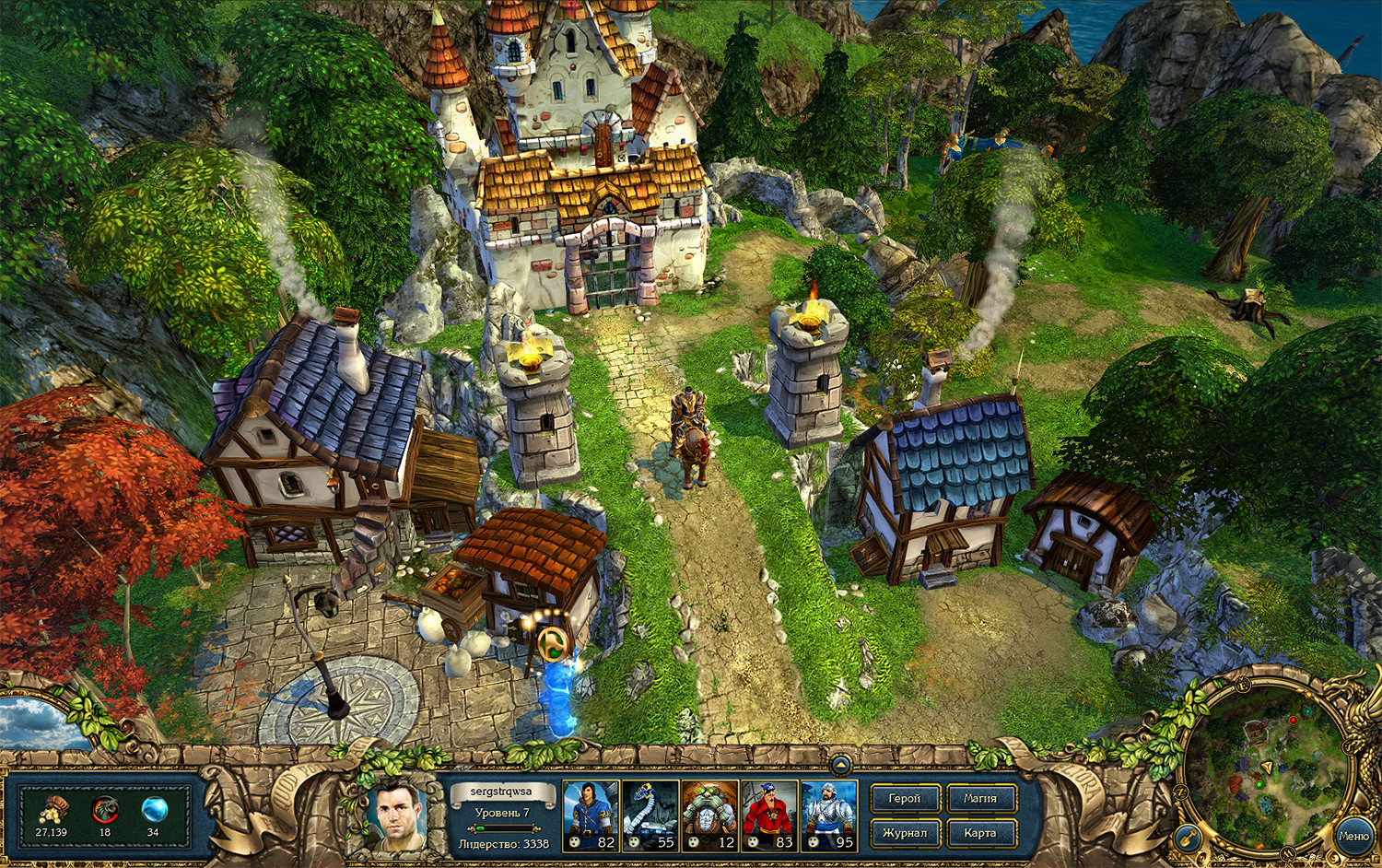The image size is (1382, 868).
Task: Activate the shovel dig button
Action: tap(1188, 838)
